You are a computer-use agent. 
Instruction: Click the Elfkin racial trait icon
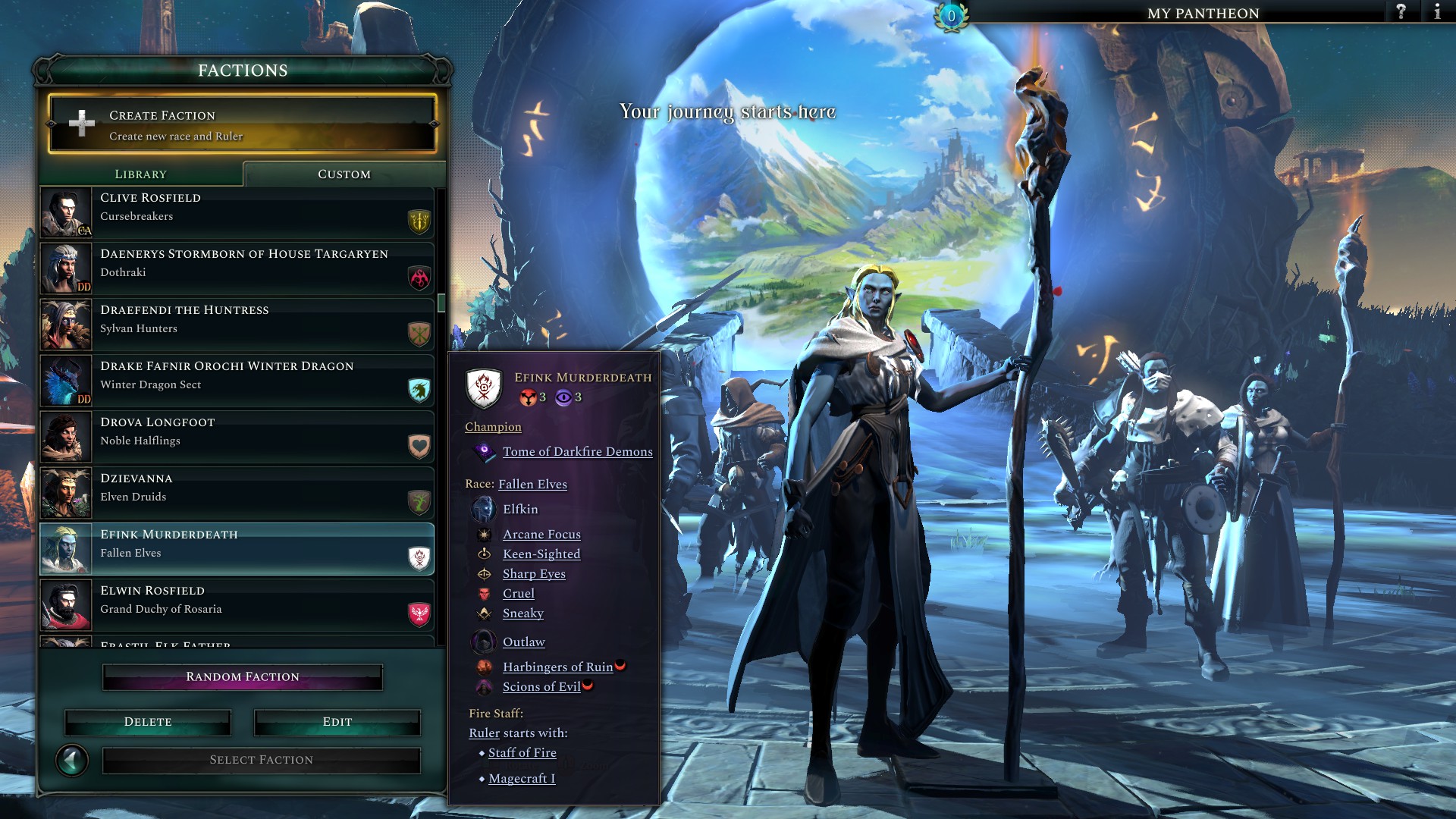(483, 510)
